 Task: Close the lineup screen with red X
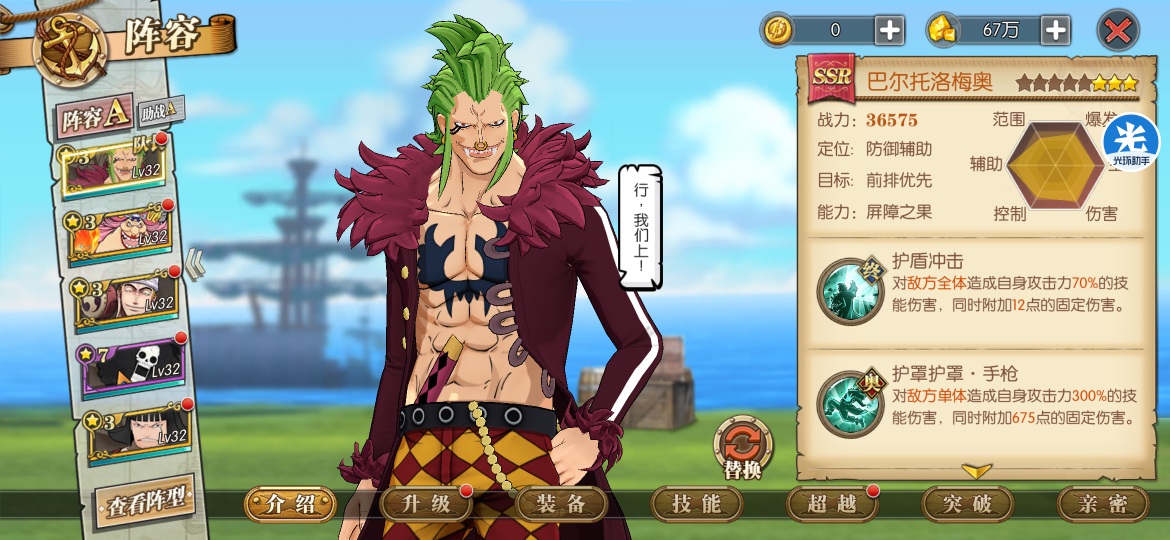click(1117, 31)
